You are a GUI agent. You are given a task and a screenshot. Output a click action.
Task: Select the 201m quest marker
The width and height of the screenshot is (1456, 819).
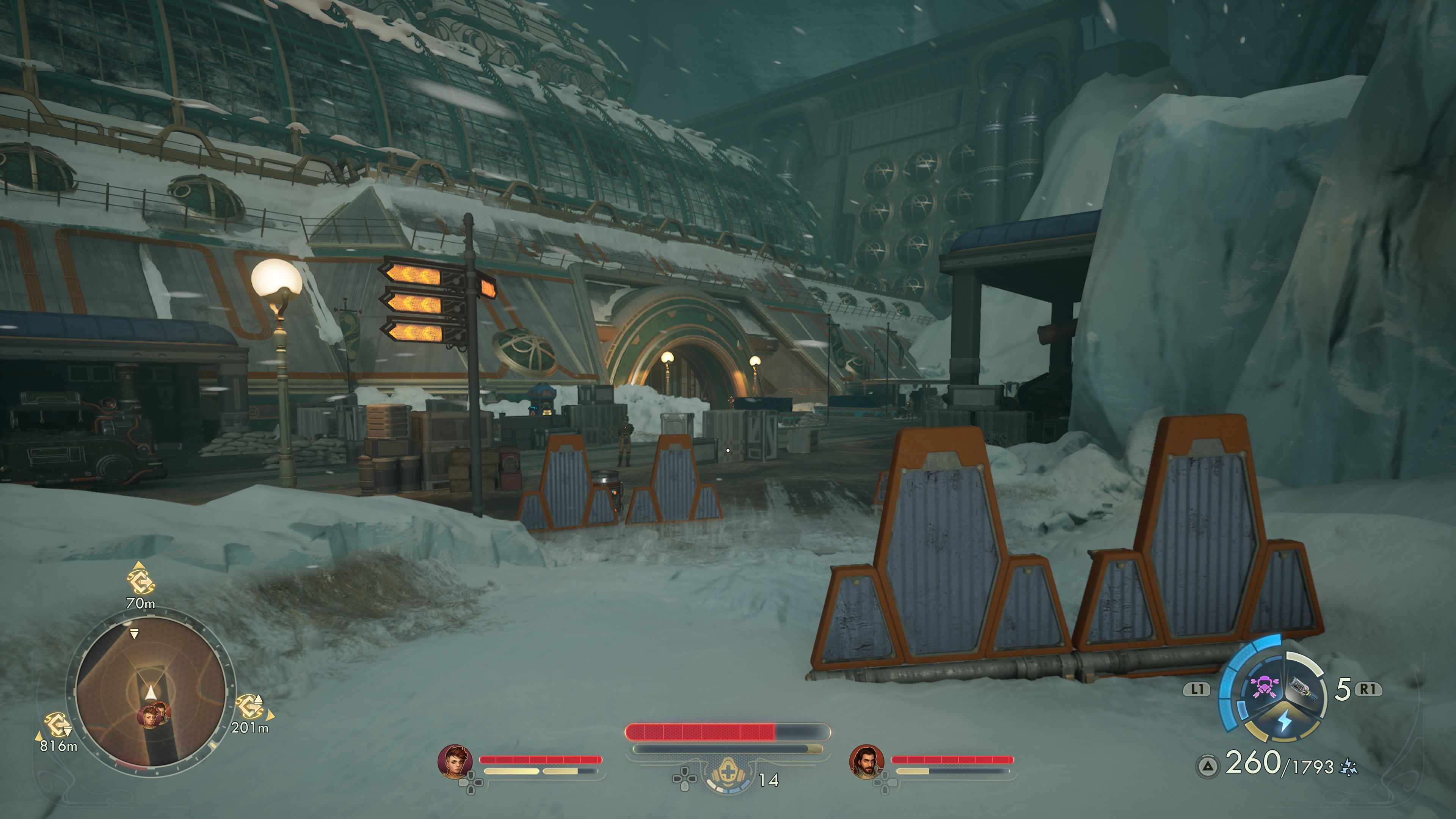coord(249,708)
